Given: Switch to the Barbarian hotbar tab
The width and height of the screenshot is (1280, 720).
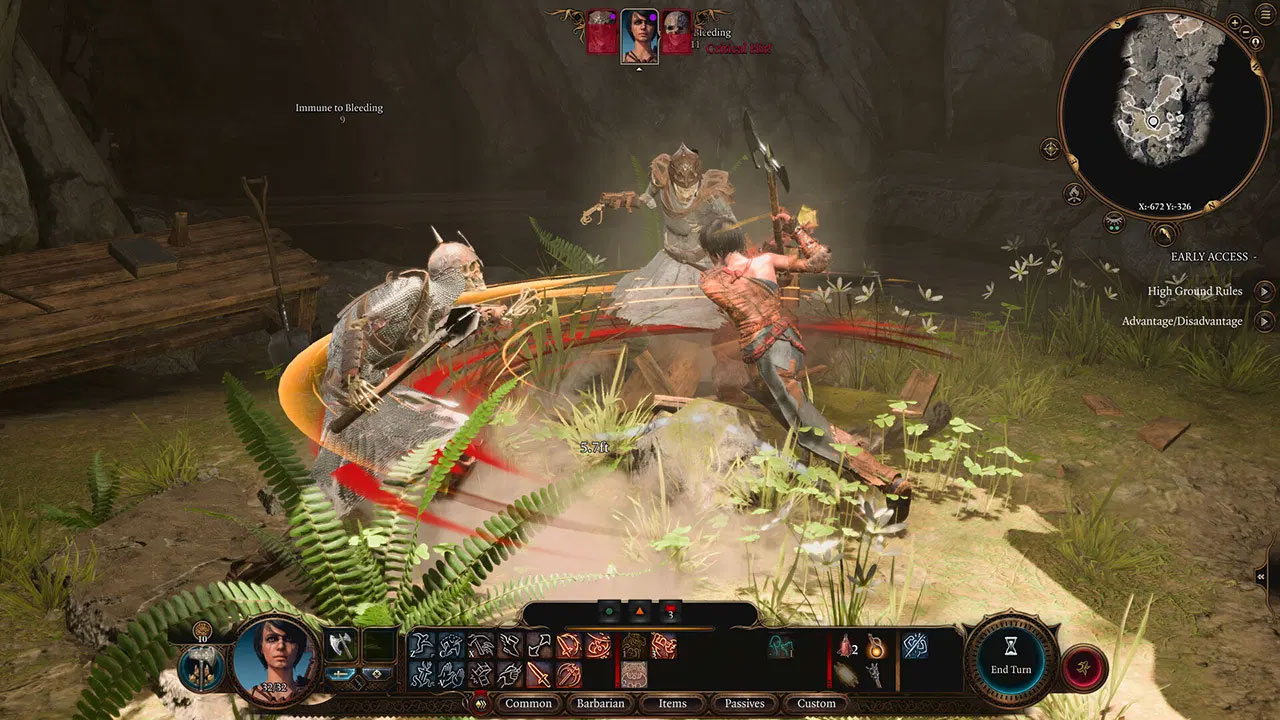Looking at the screenshot, I should (x=601, y=704).
